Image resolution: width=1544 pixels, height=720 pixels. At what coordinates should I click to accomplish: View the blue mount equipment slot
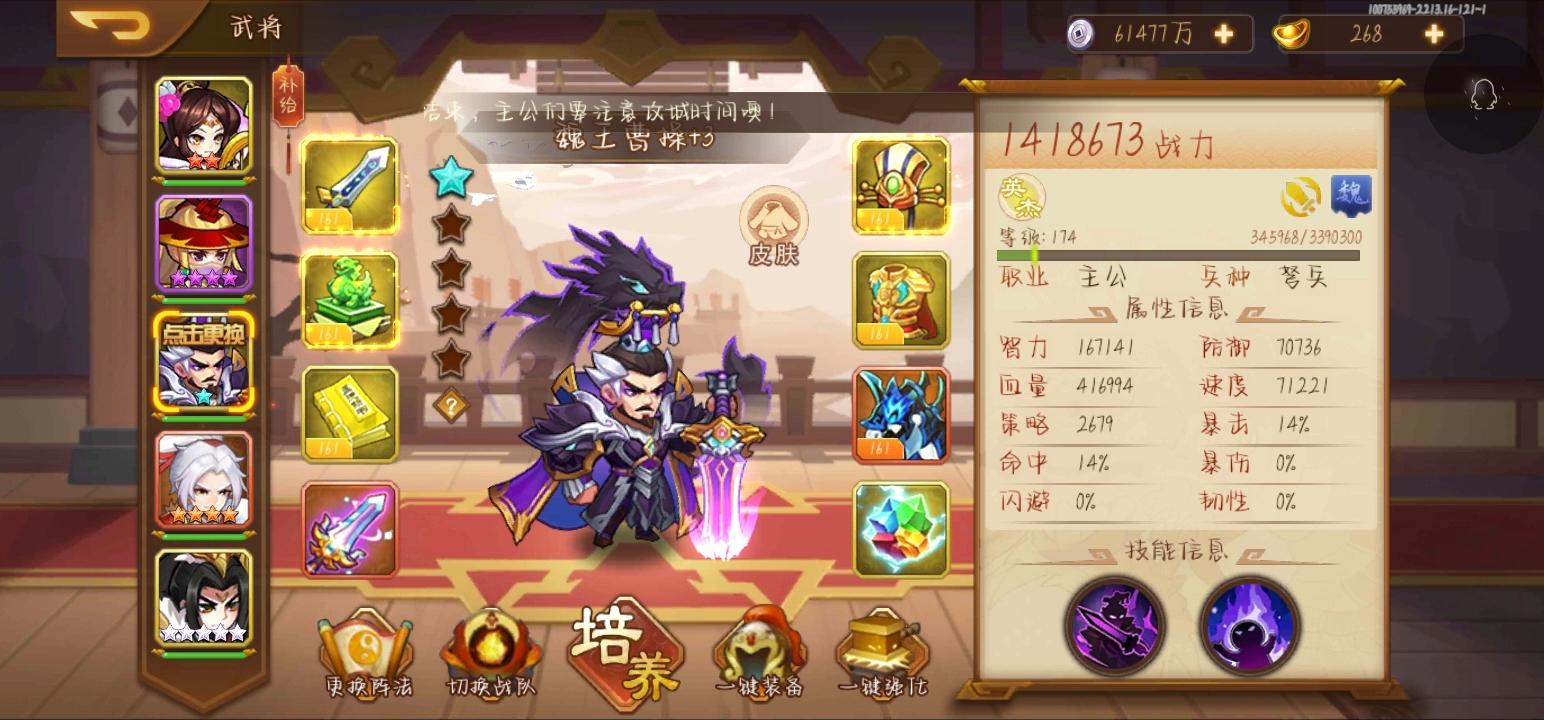[899, 414]
